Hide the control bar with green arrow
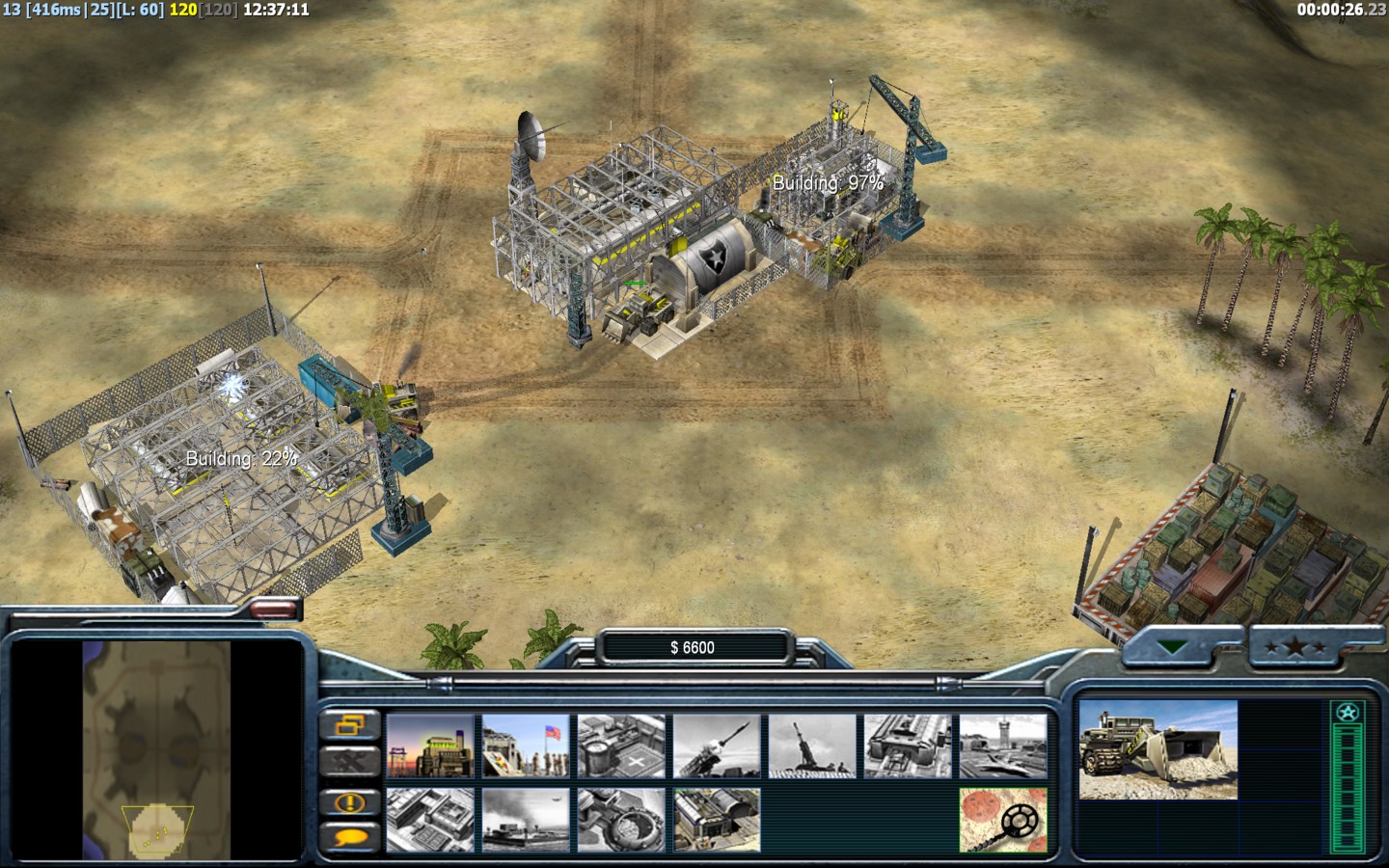1389x868 pixels. coord(1173,647)
